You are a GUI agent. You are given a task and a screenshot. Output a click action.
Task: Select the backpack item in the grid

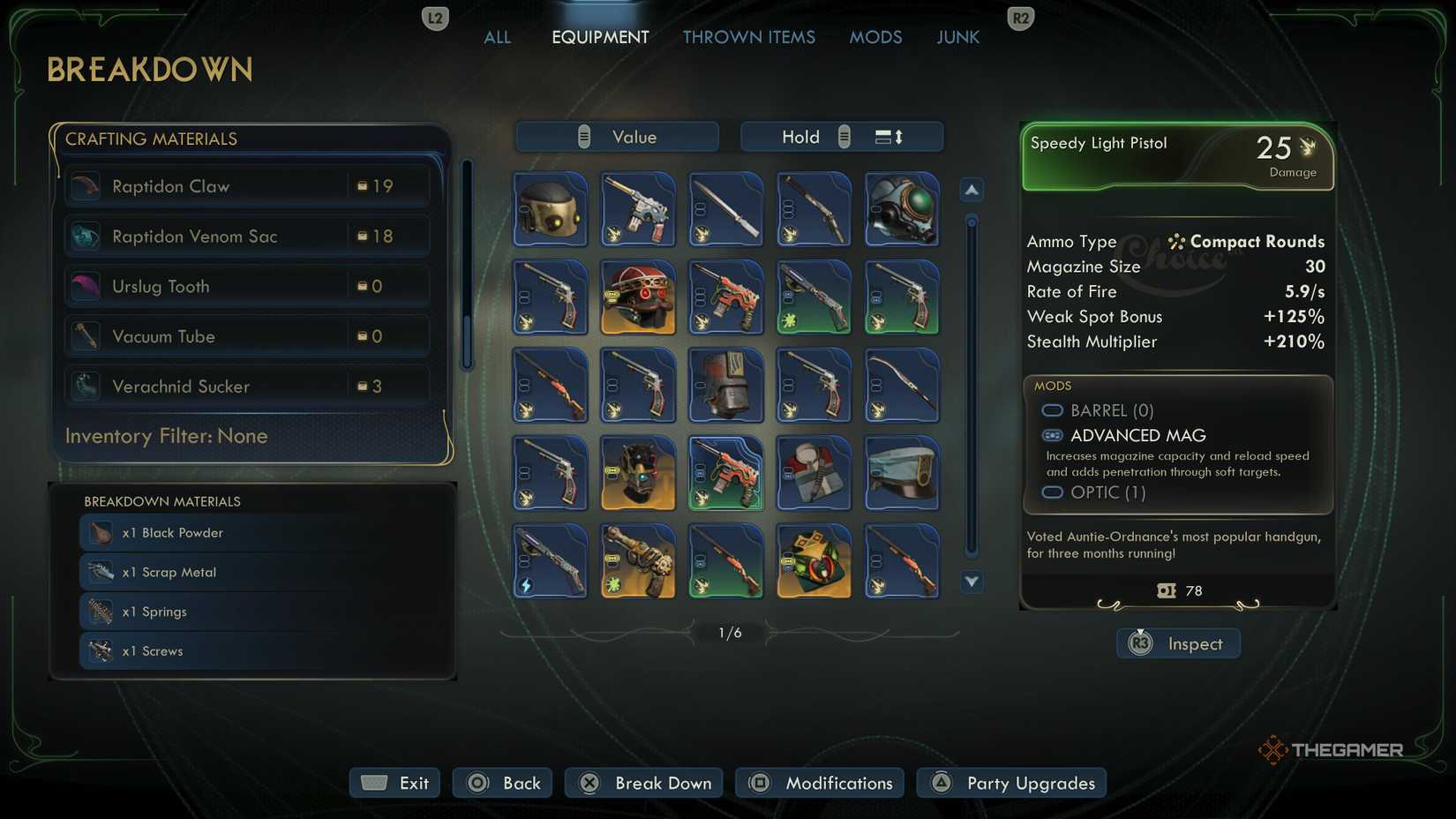pos(725,386)
